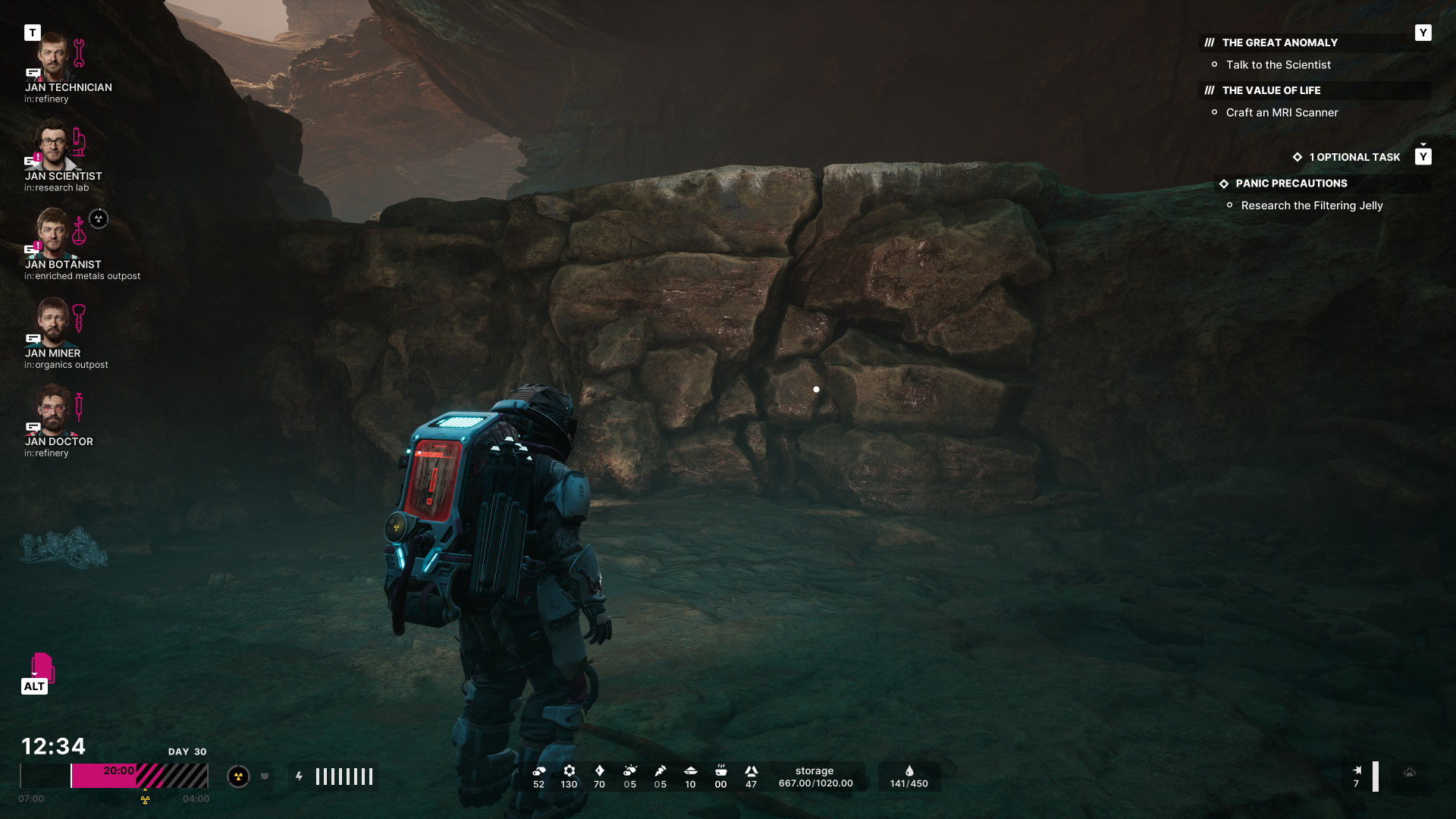Choose the Jan Botanist portrait
Image resolution: width=1456 pixels, height=819 pixels.
coord(53,234)
